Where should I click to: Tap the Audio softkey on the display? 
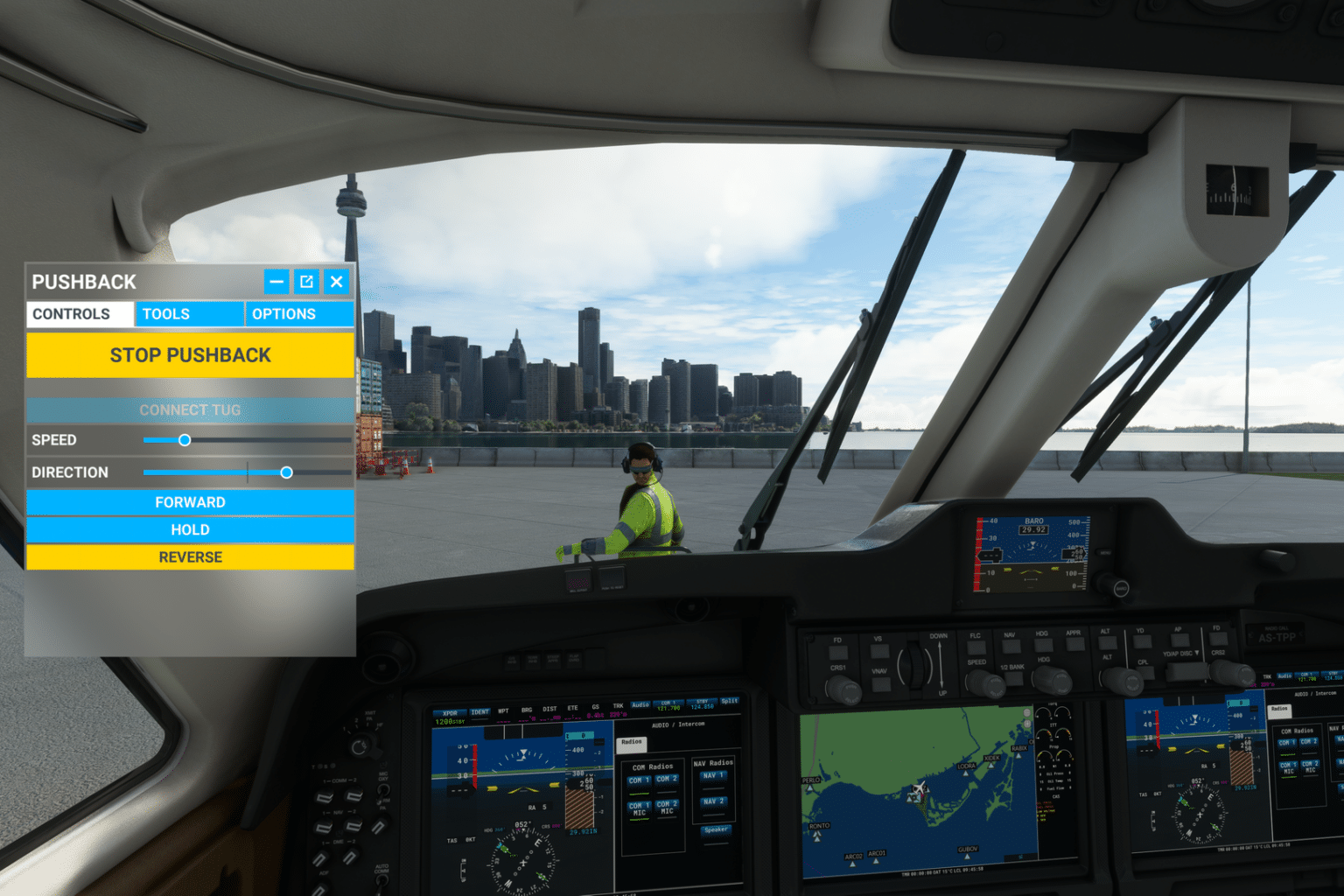(x=640, y=705)
